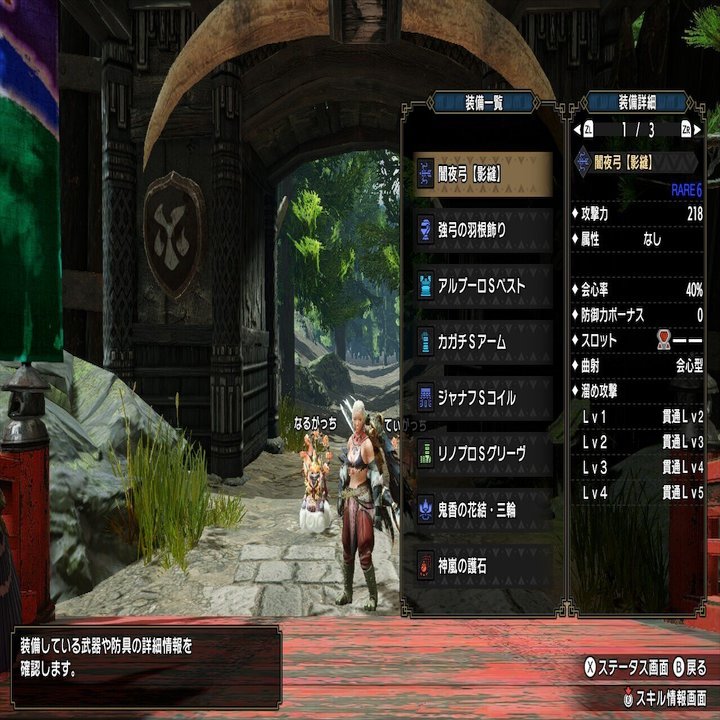Image resolution: width=720 pixels, height=720 pixels.
Task: Choose the リノプロSグリーヴ leg armor
Action: (483, 454)
